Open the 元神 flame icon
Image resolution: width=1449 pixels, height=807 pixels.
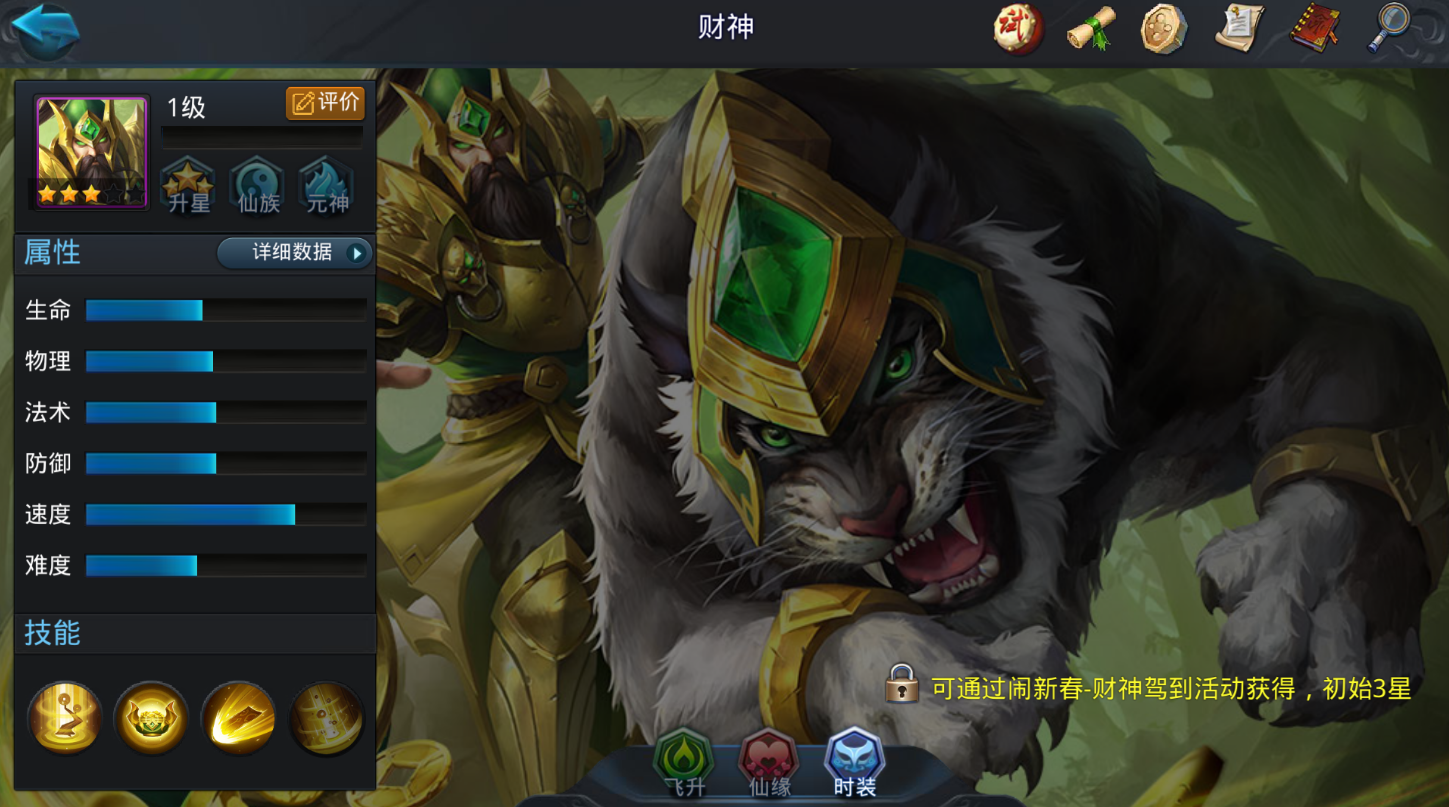327,185
